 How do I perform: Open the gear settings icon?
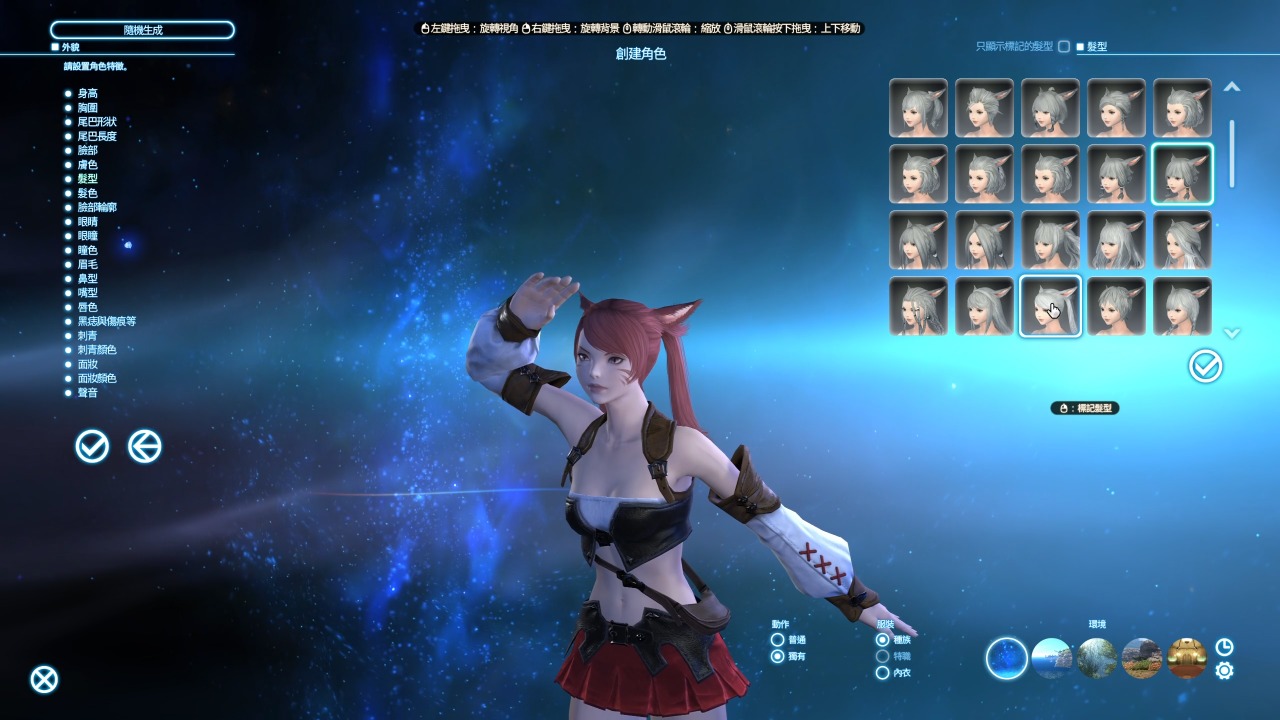pyautogui.click(x=1224, y=670)
